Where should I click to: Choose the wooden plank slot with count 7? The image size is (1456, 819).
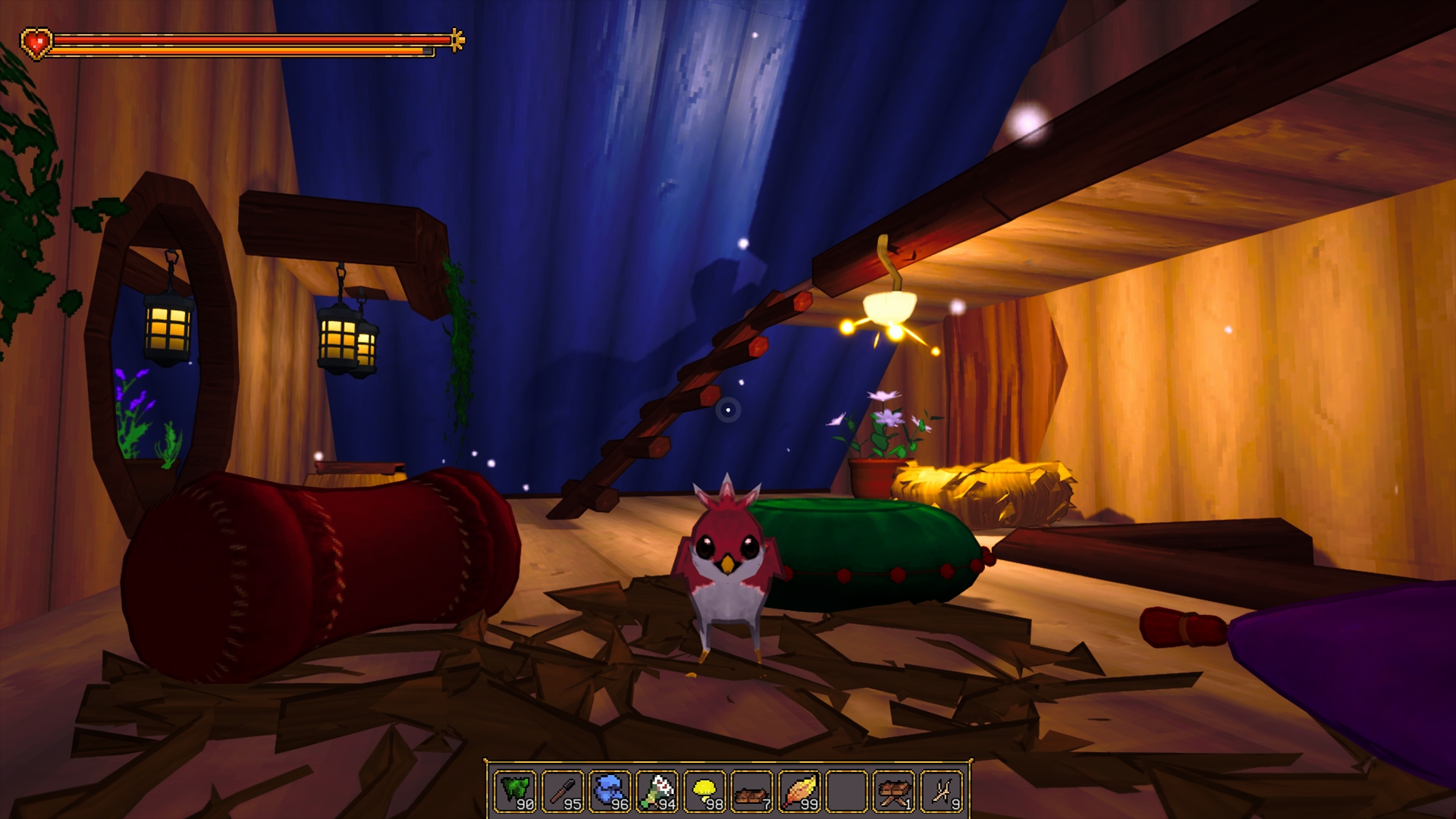click(x=752, y=791)
